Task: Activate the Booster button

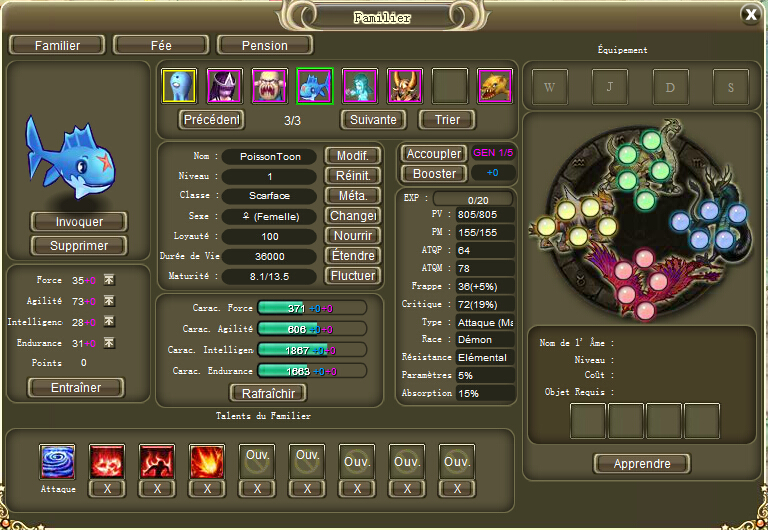Action: (x=434, y=174)
